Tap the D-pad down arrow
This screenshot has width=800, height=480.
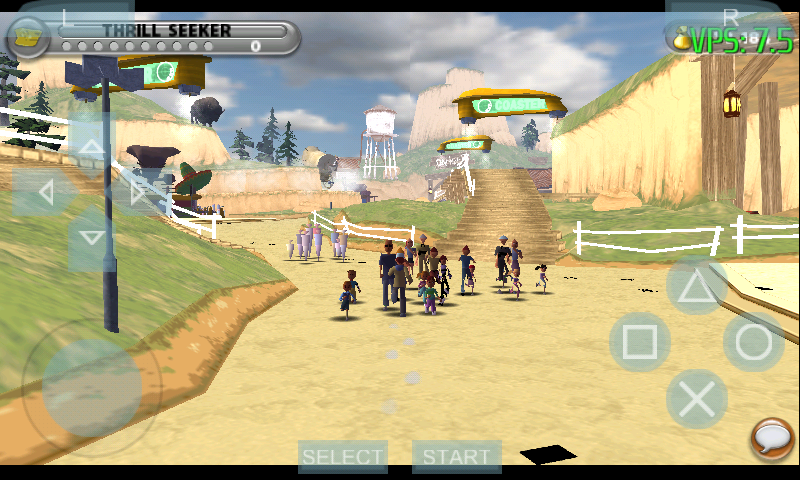click(x=91, y=237)
